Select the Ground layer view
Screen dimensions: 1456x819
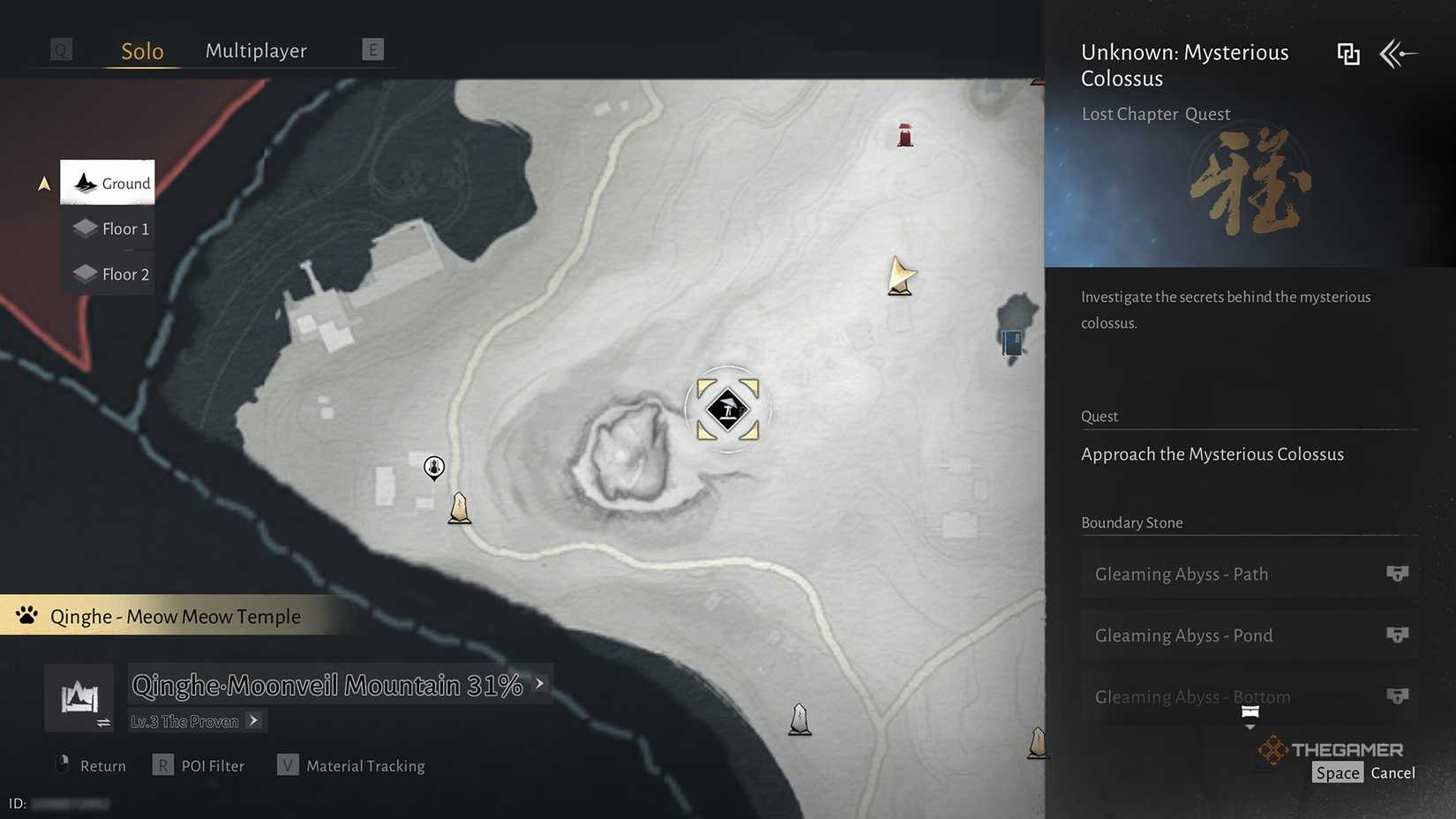pyautogui.click(x=107, y=183)
